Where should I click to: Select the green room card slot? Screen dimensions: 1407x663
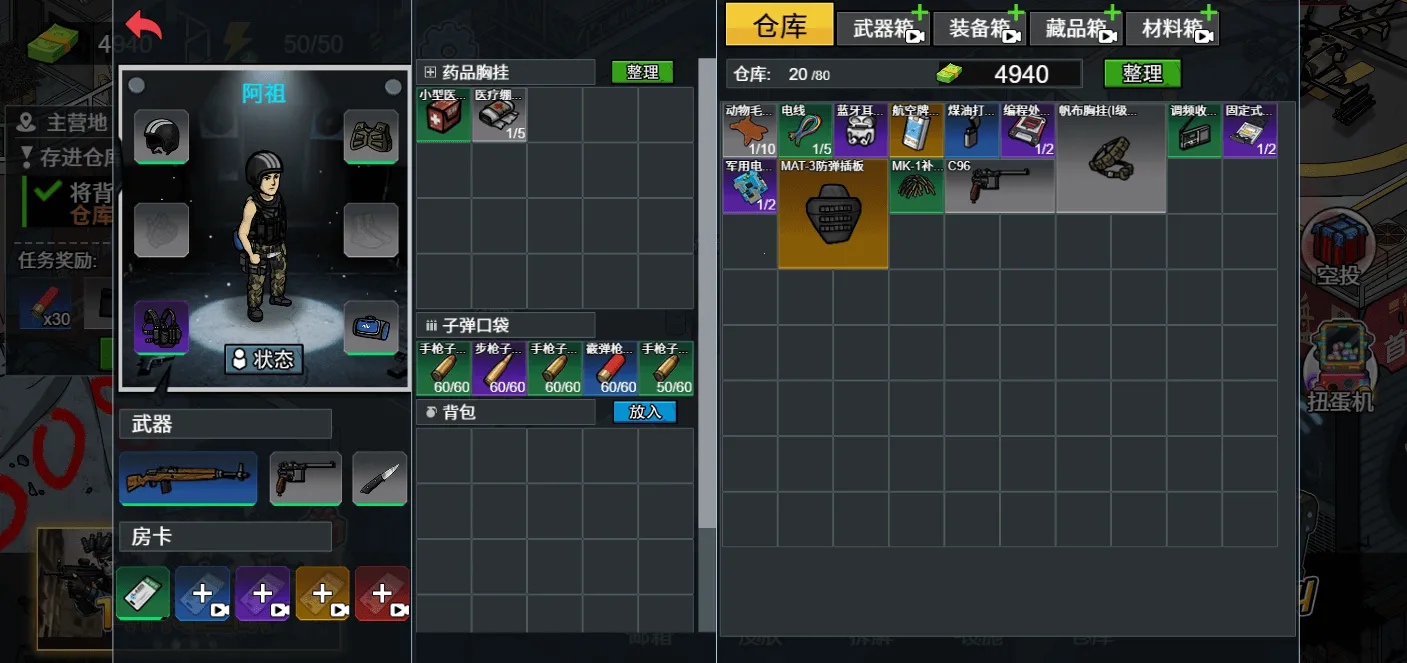pyautogui.click(x=143, y=594)
